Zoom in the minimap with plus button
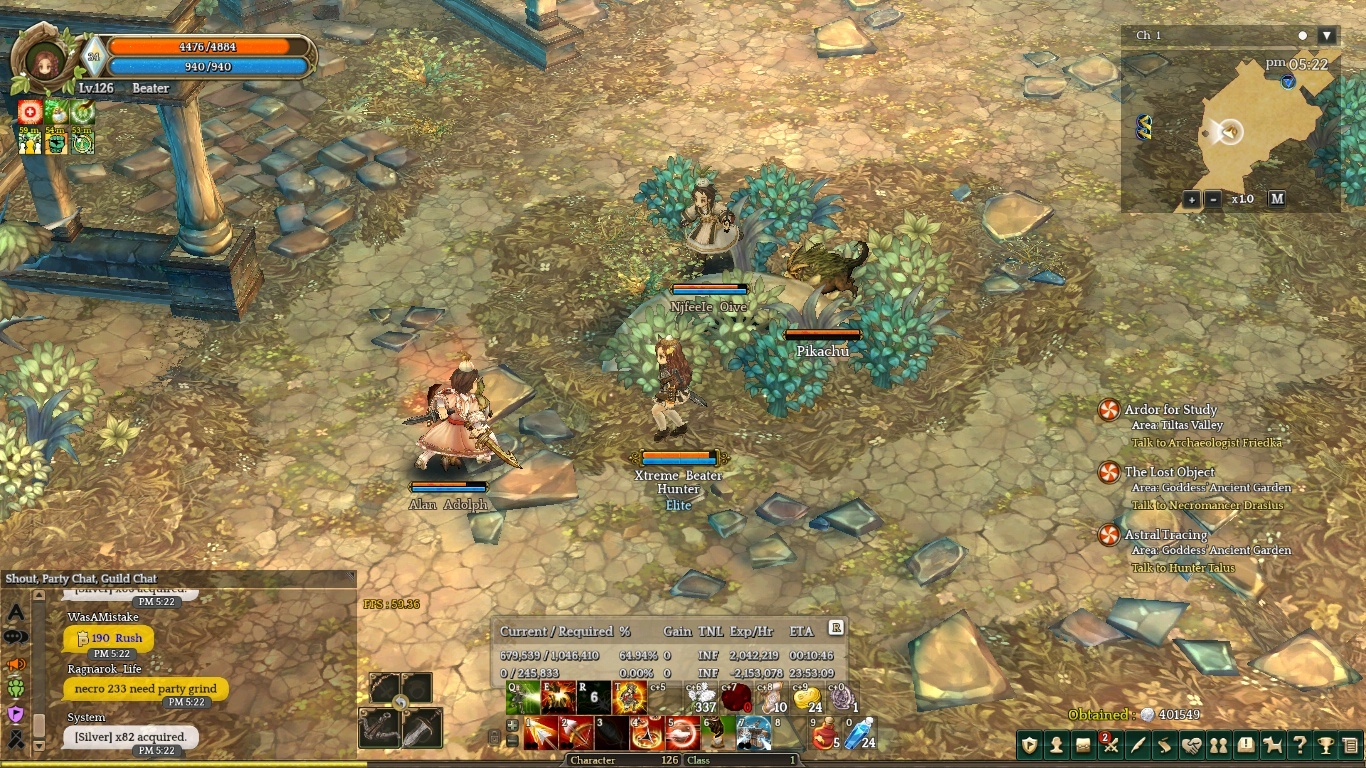The image size is (1366, 768). 1191,199
